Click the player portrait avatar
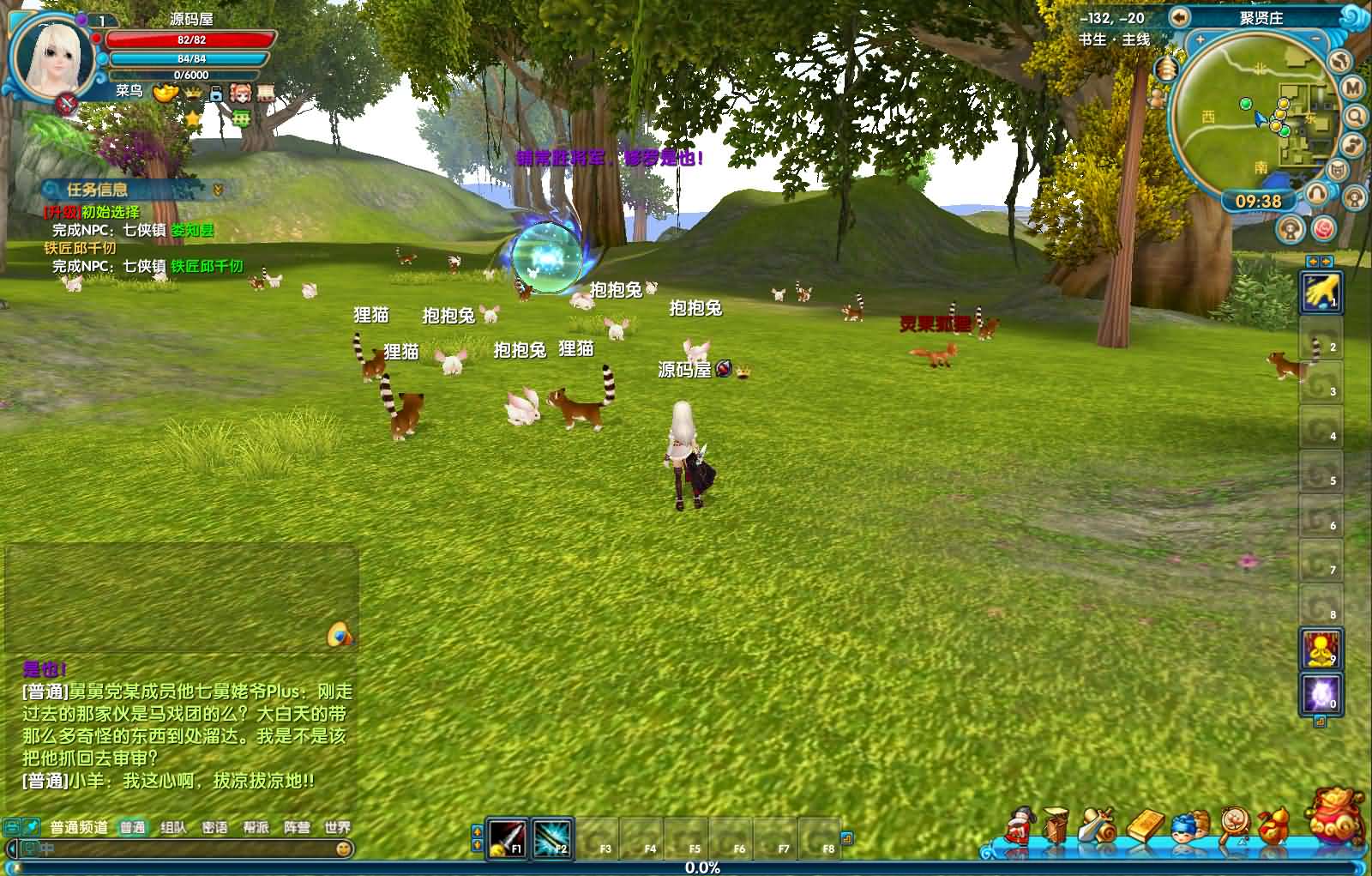Image resolution: width=1372 pixels, height=876 pixels. [x=53, y=56]
